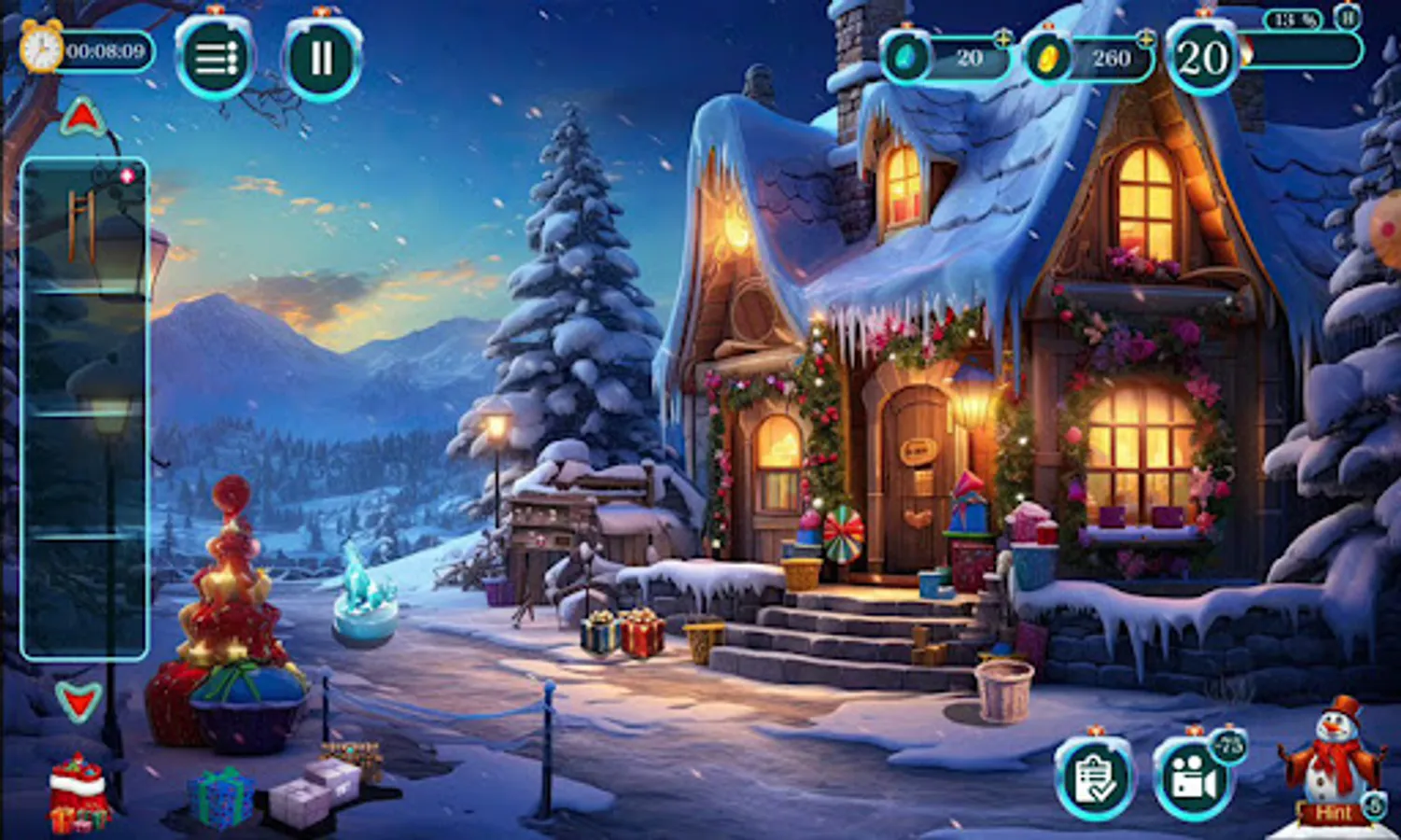
Task: Click the plus to buy more gems
Action: [1003, 41]
